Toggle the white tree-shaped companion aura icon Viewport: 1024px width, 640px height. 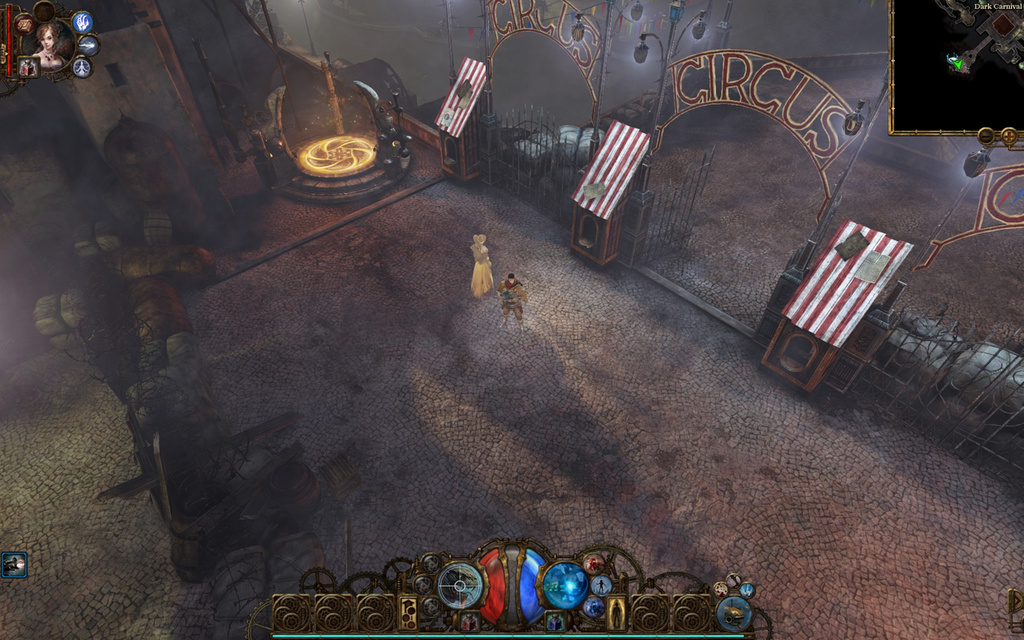point(82,67)
